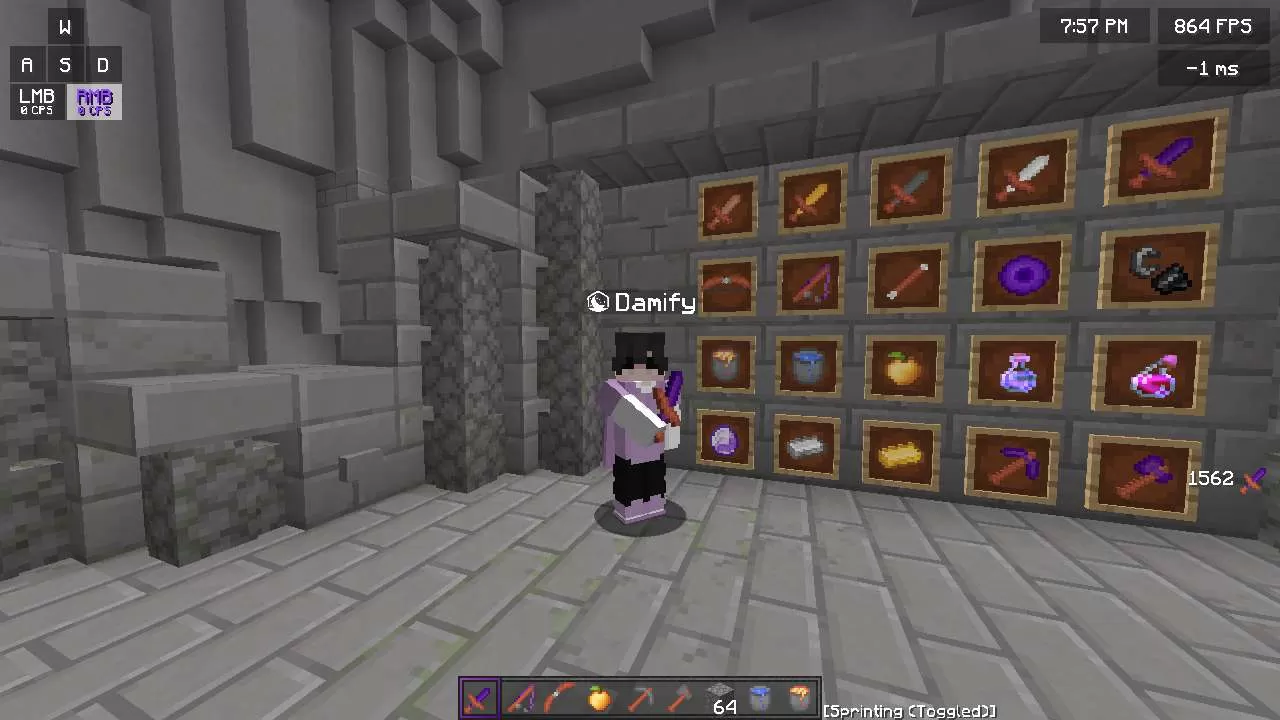The width and height of the screenshot is (1280, 720).
Task: Click the Damify player nametag
Action: 640,302
